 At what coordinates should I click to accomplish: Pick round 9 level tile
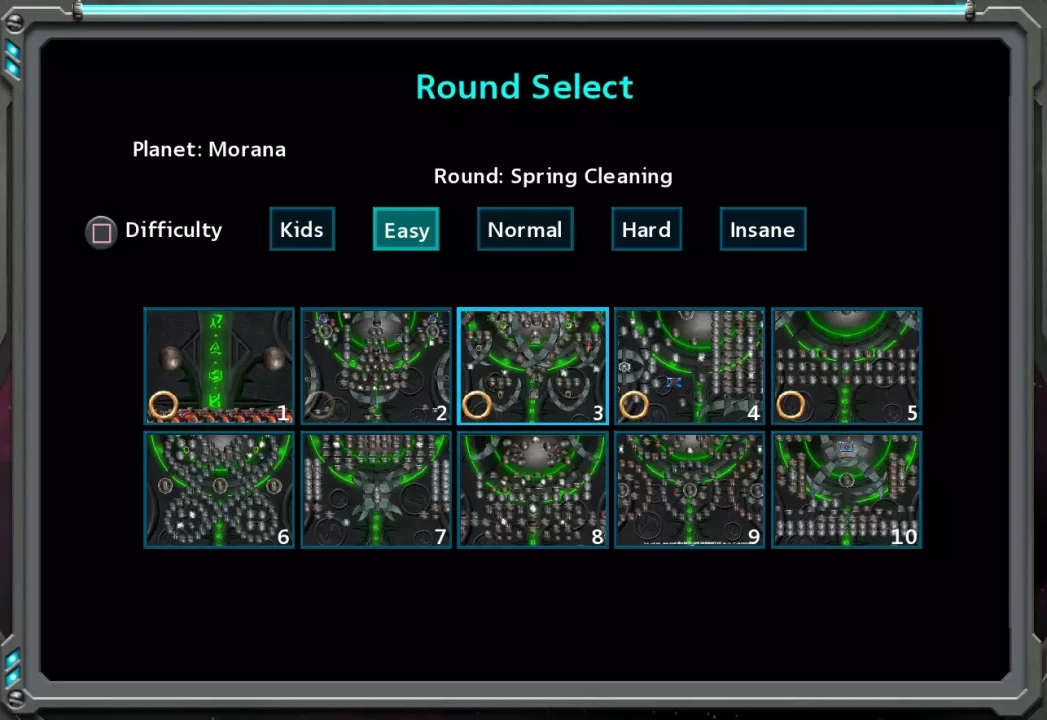689,490
